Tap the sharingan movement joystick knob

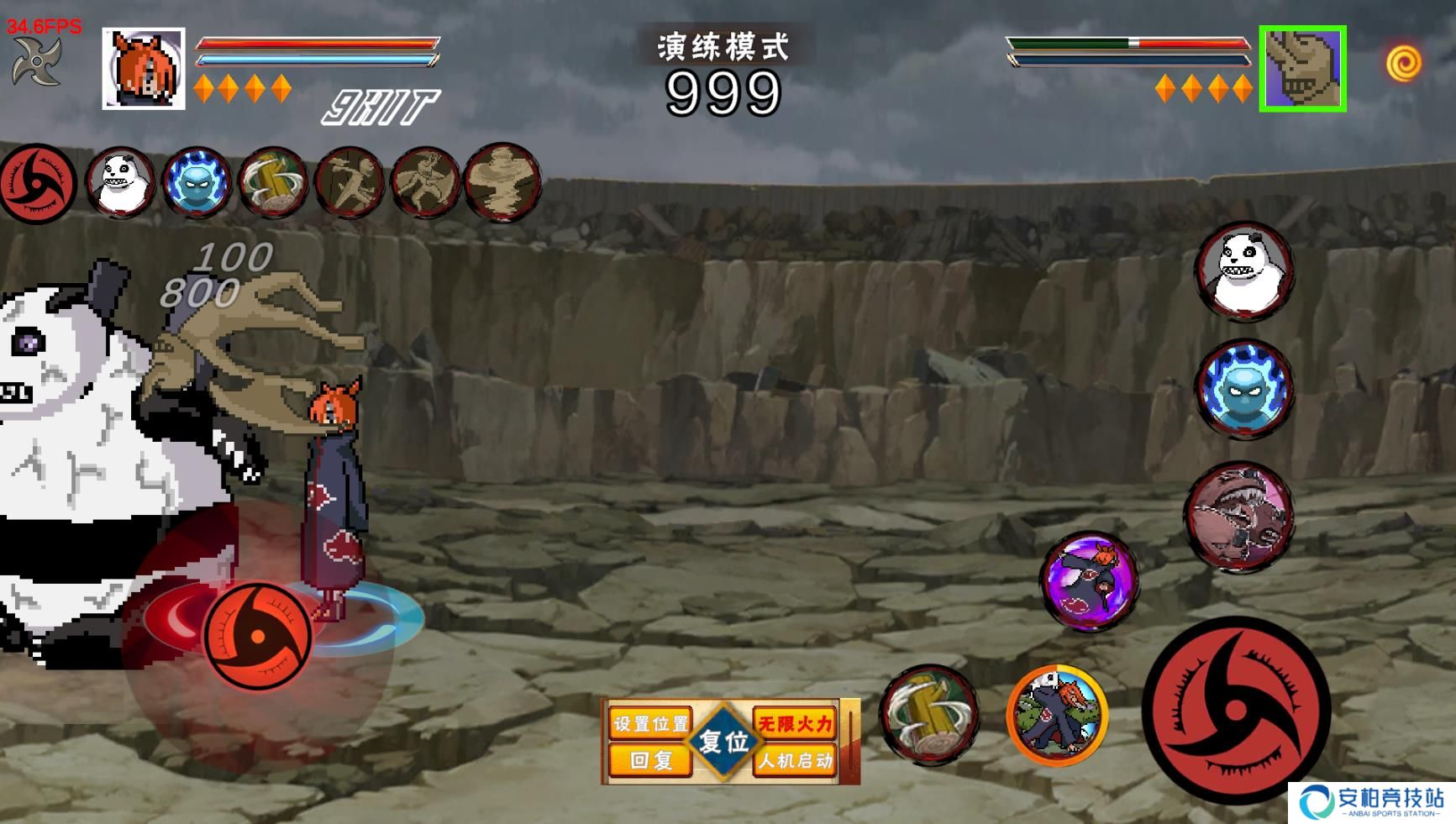[257, 637]
